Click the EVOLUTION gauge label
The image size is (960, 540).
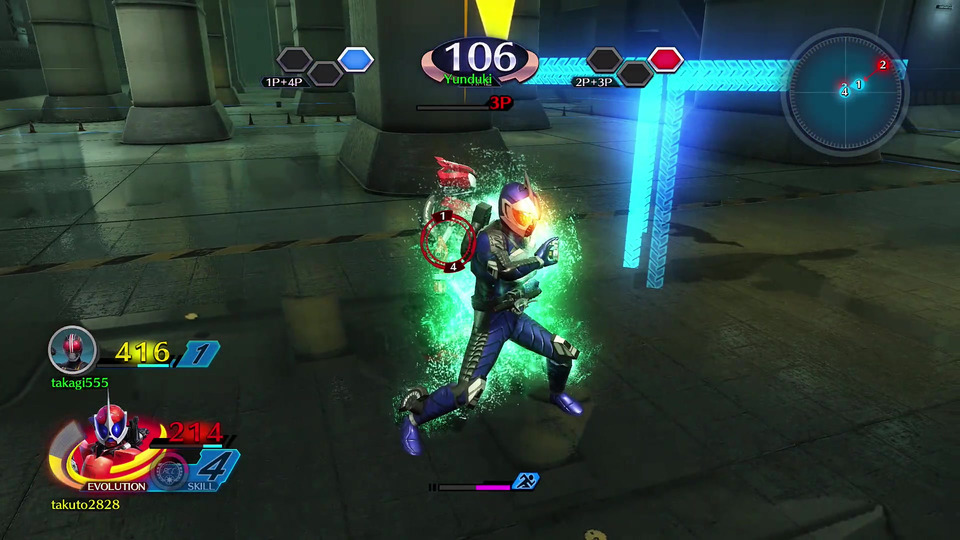pos(116,486)
